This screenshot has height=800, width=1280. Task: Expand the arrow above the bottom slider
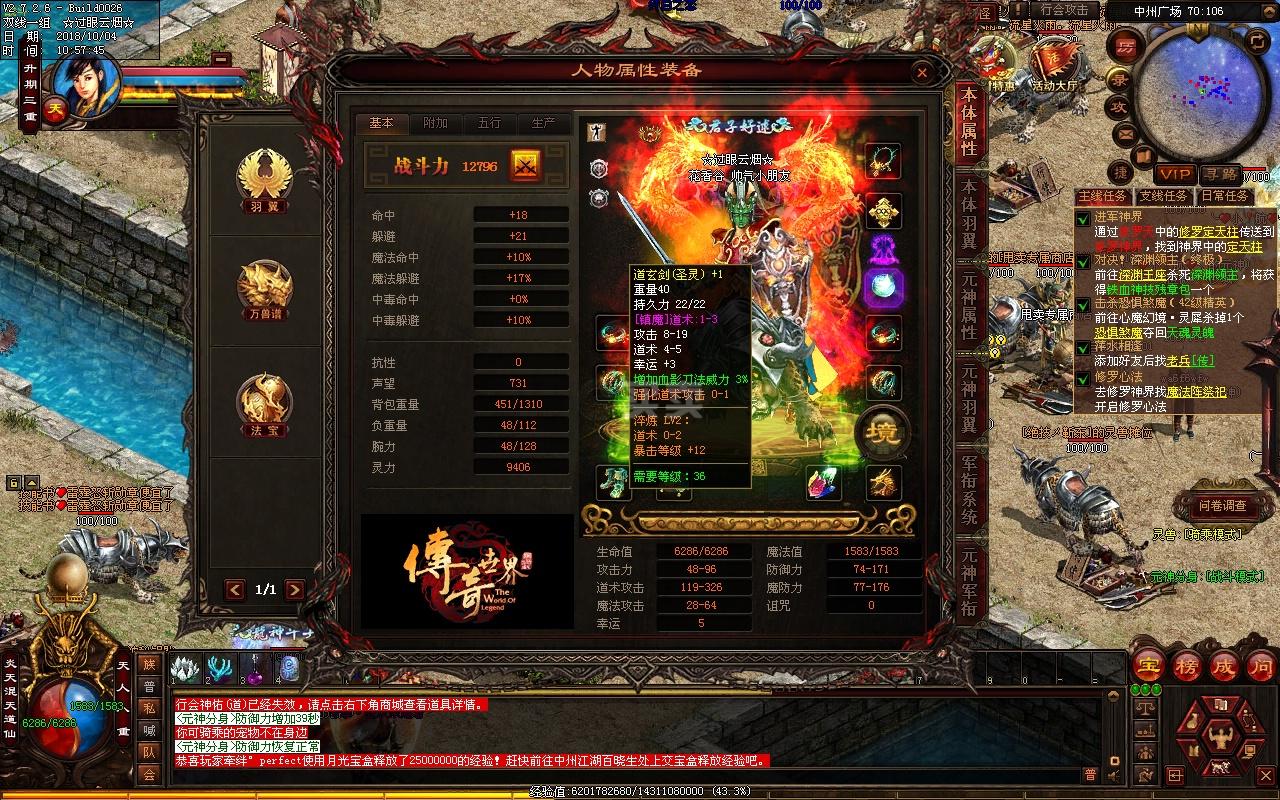coord(1113,696)
